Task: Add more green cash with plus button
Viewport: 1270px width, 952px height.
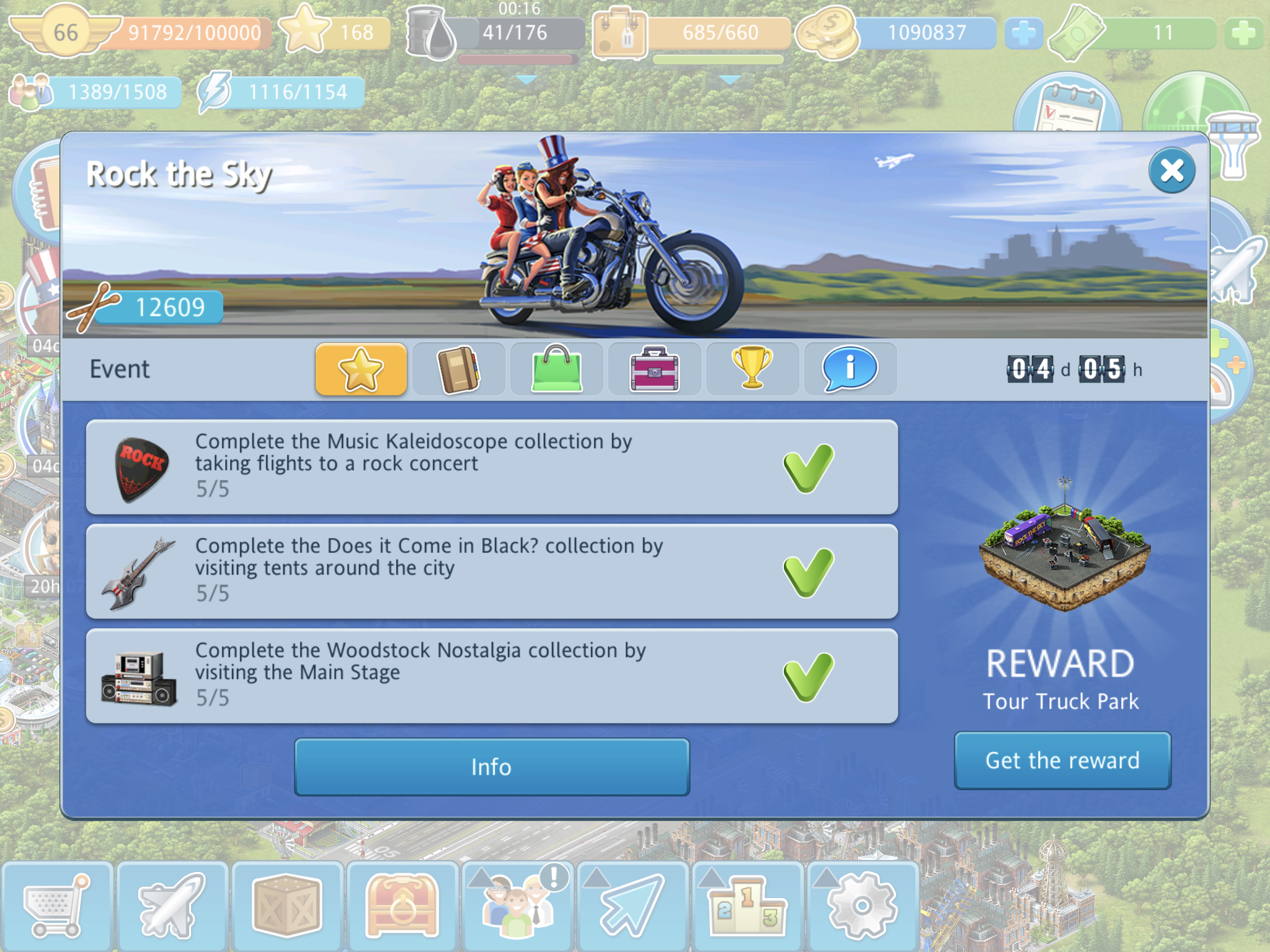Action: pyautogui.click(x=1243, y=33)
